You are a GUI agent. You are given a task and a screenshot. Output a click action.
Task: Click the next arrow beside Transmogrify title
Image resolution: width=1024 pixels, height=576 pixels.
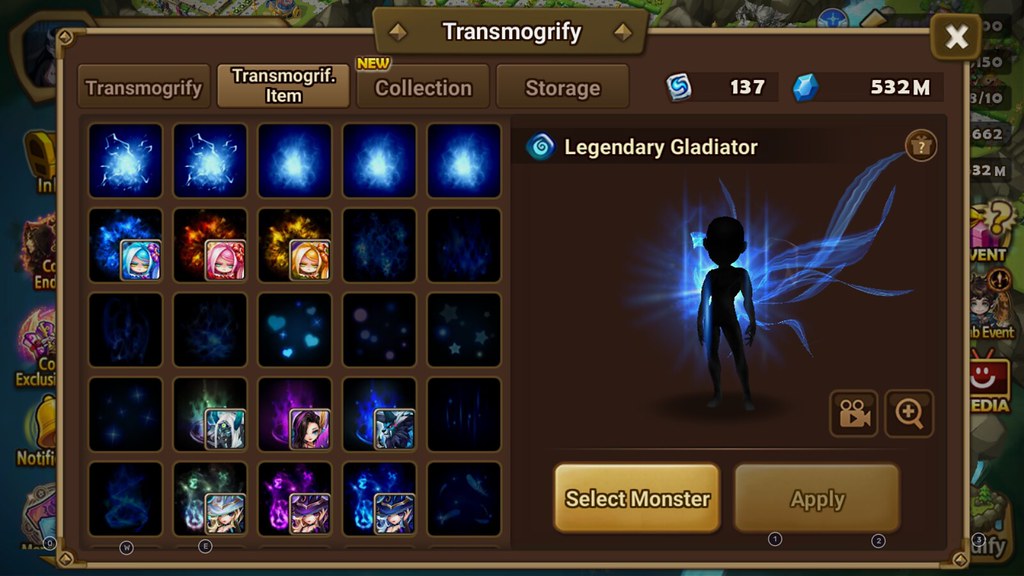[623, 32]
